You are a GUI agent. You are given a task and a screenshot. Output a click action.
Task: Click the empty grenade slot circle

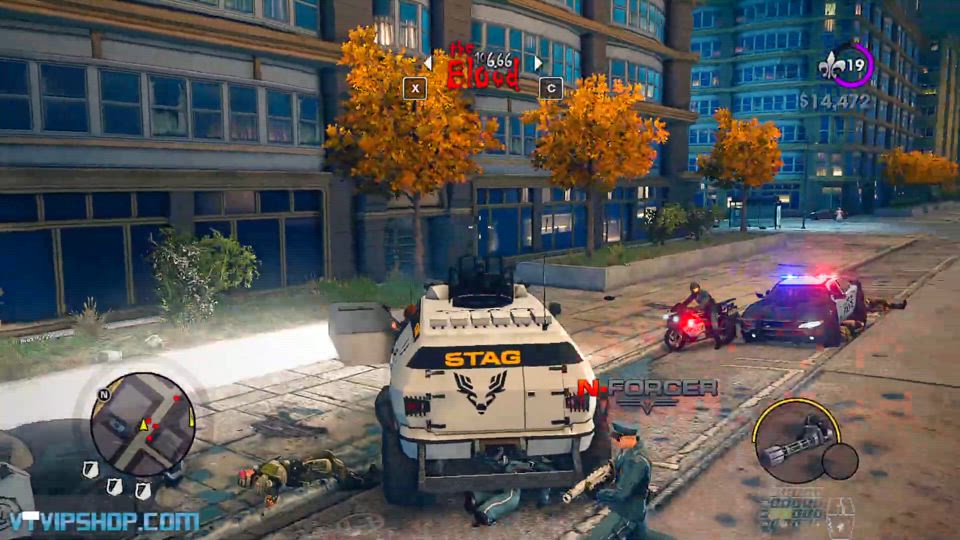pyautogui.click(x=840, y=461)
